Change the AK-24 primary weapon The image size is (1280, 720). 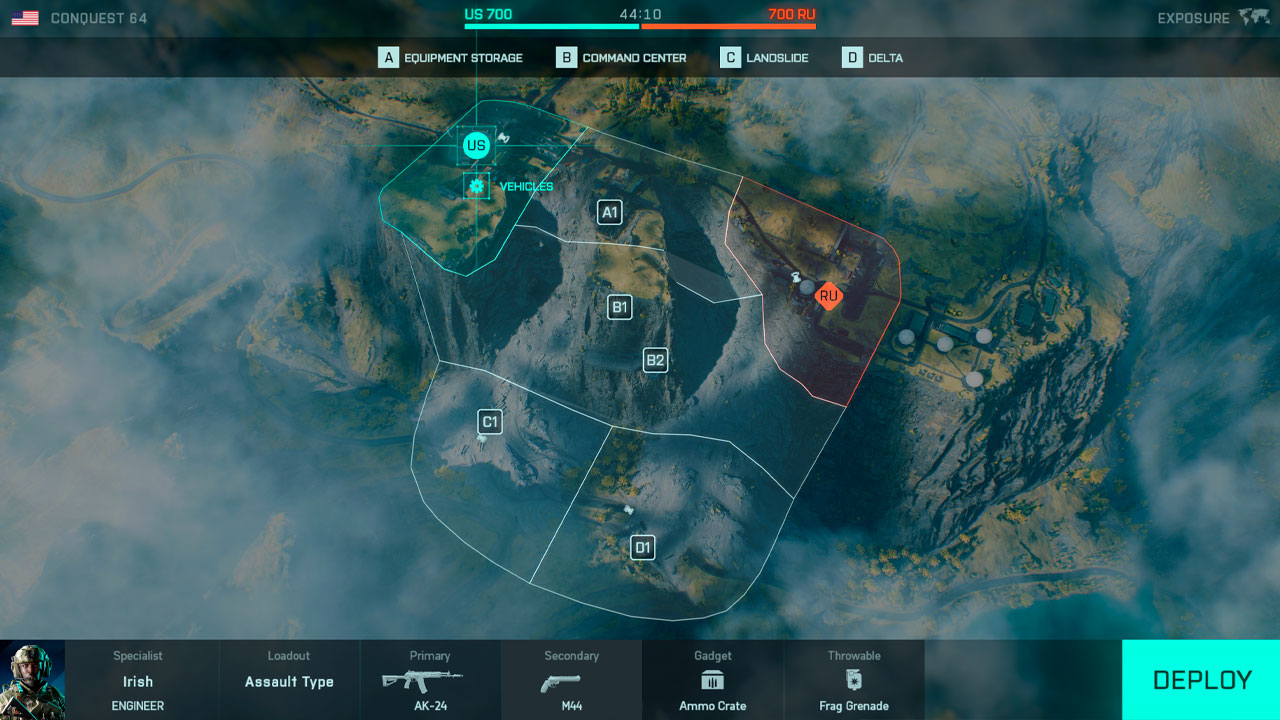430,681
